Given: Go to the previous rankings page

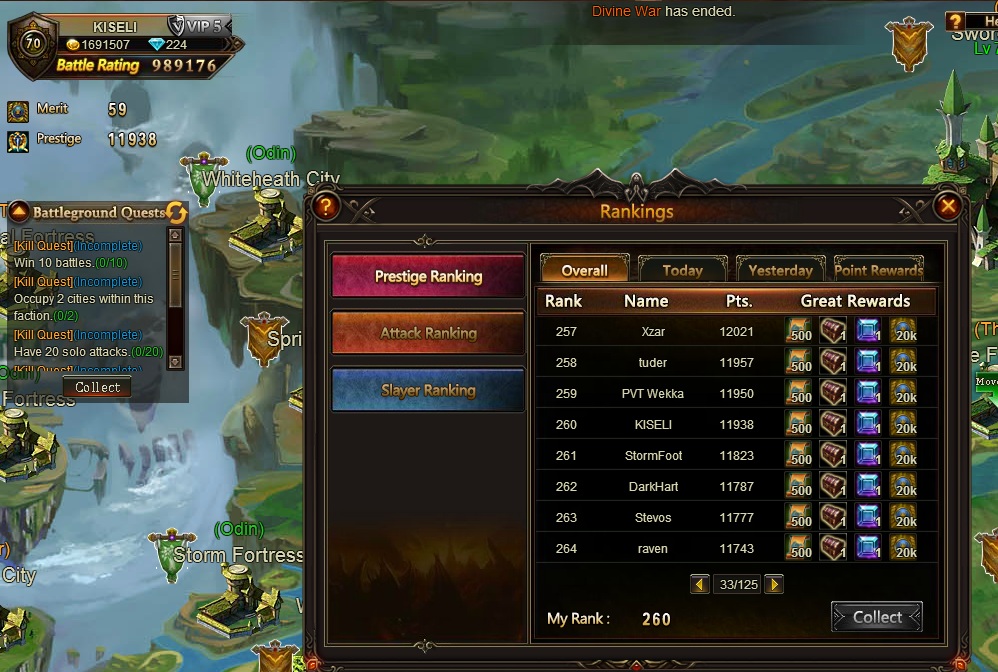Looking at the screenshot, I should coord(700,584).
